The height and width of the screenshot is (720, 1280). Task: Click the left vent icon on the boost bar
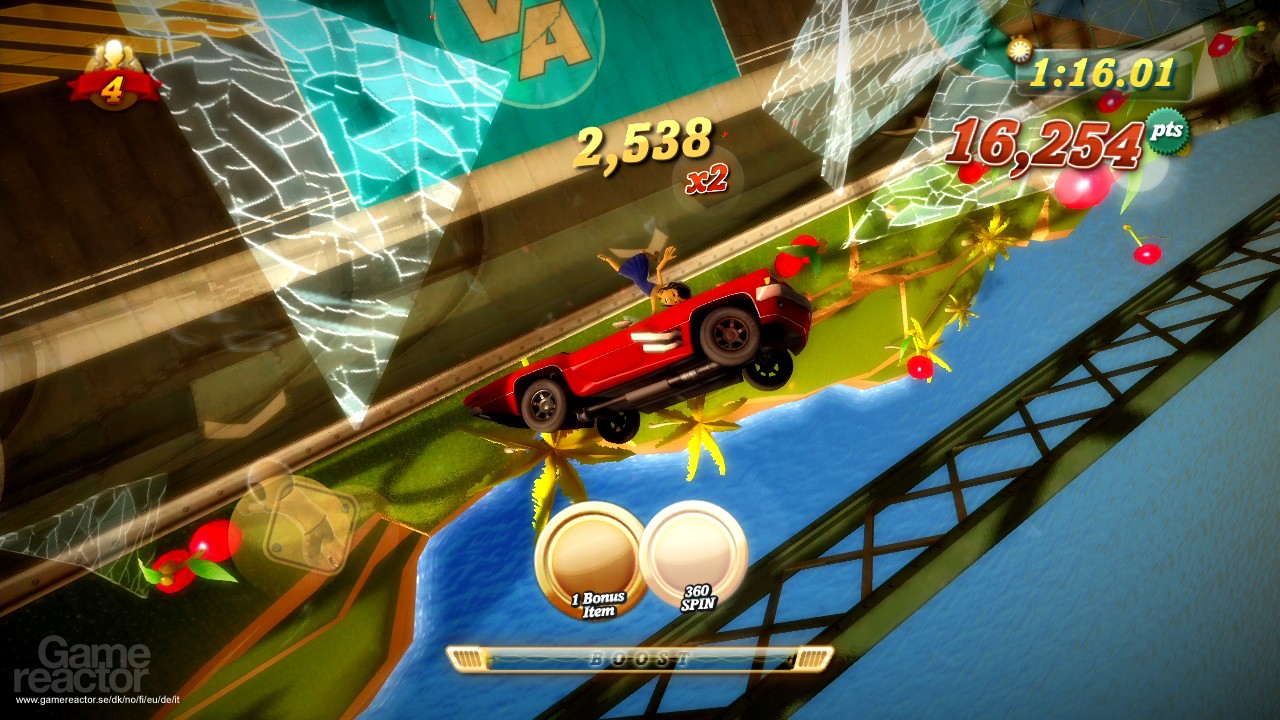pyautogui.click(x=466, y=660)
